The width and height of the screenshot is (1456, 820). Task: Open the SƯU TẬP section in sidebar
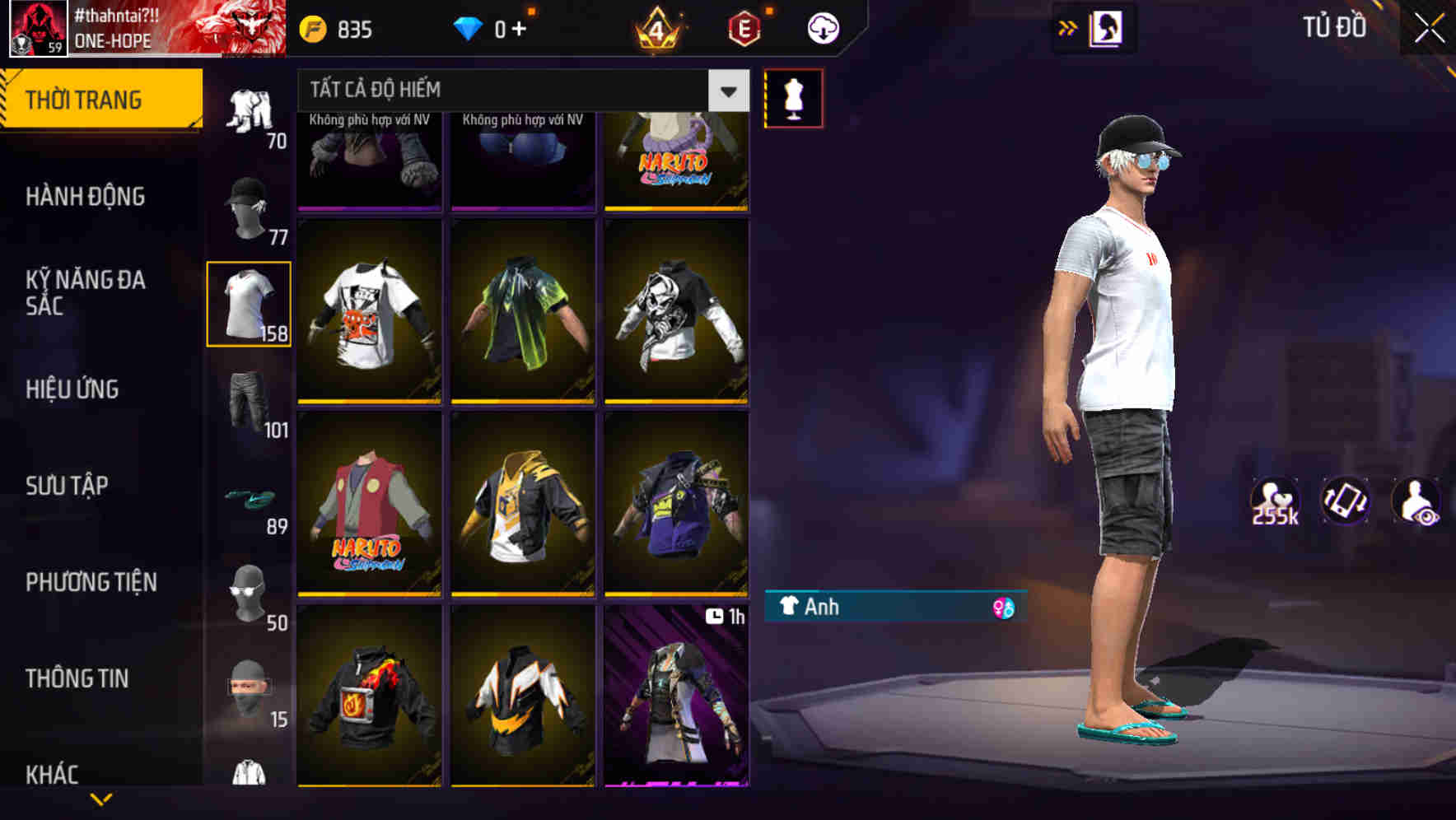[66, 486]
